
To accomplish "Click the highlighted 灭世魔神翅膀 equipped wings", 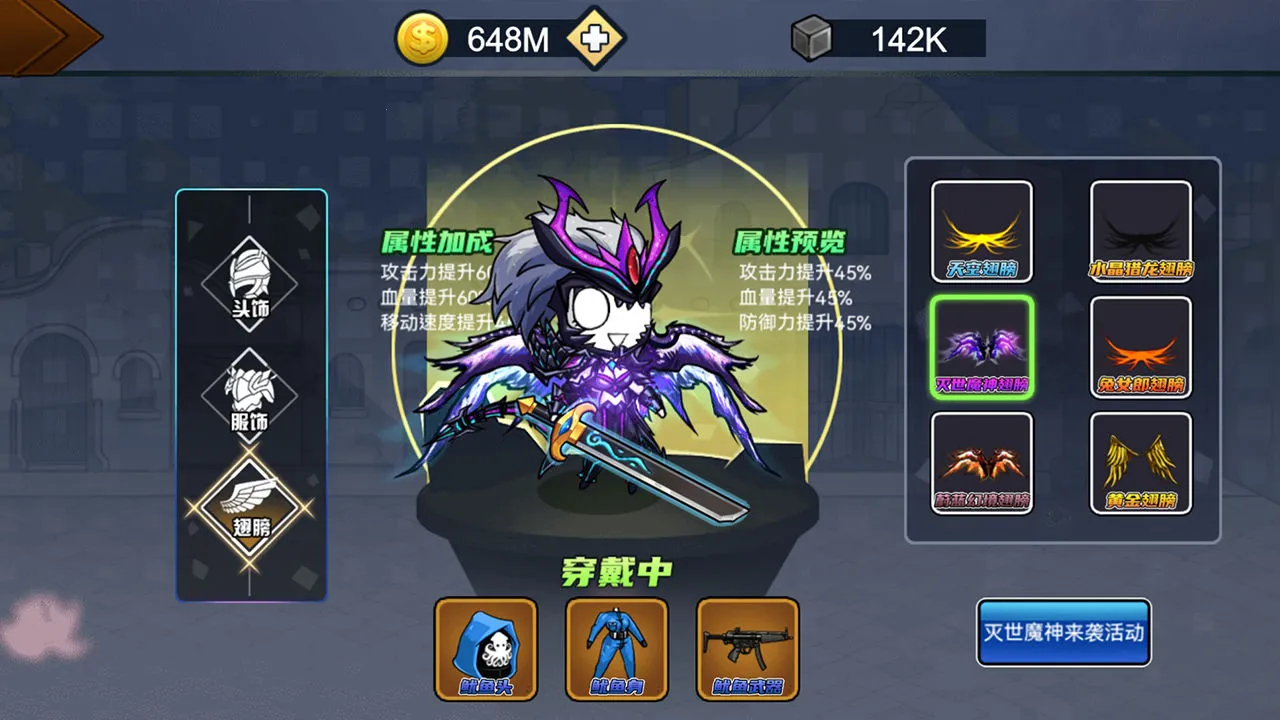I will click(982, 348).
